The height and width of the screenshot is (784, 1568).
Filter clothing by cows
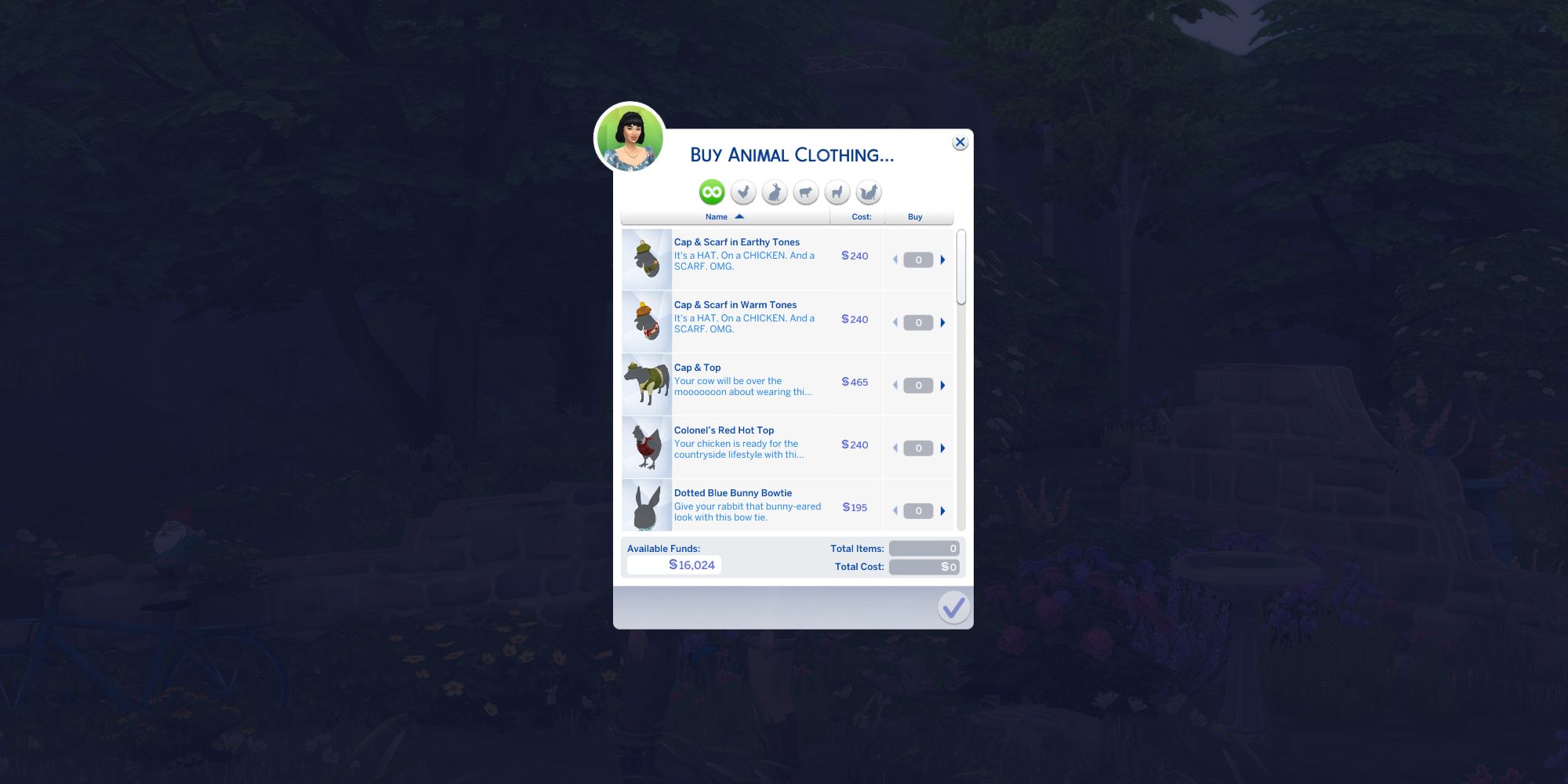[x=807, y=192]
